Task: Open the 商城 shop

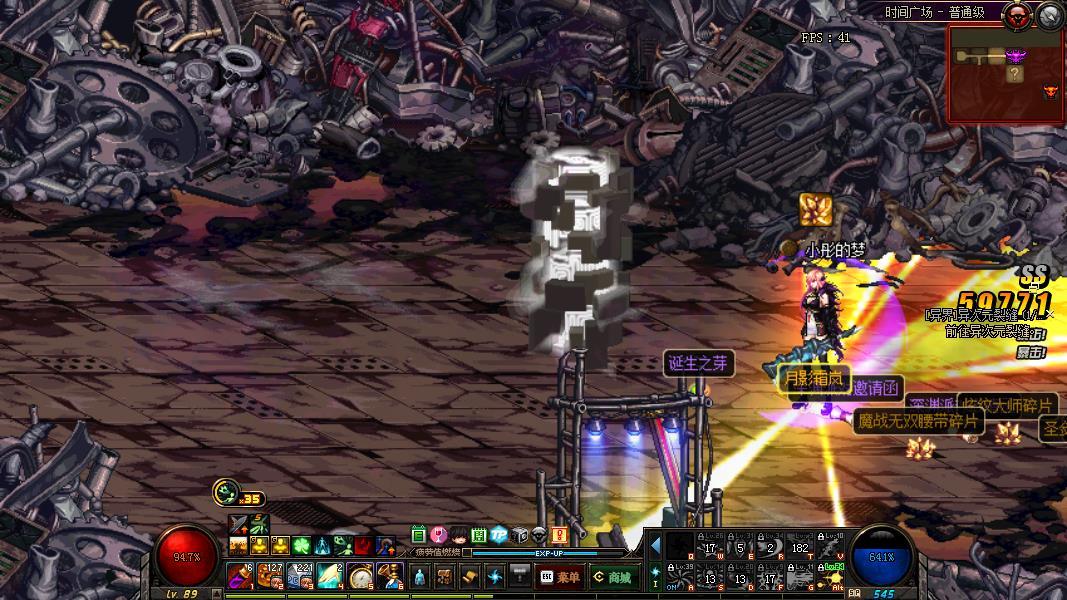Action: (x=612, y=576)
